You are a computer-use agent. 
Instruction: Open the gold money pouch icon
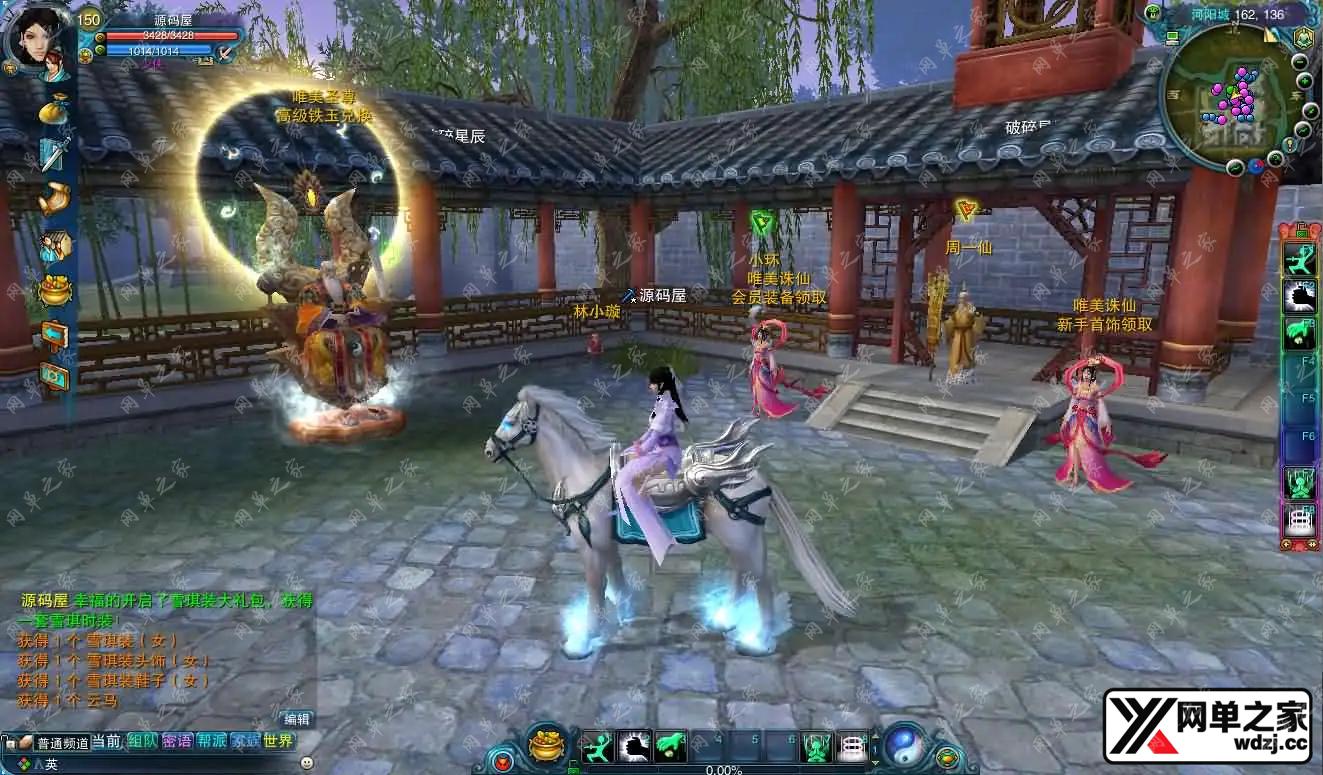point(54,110)
